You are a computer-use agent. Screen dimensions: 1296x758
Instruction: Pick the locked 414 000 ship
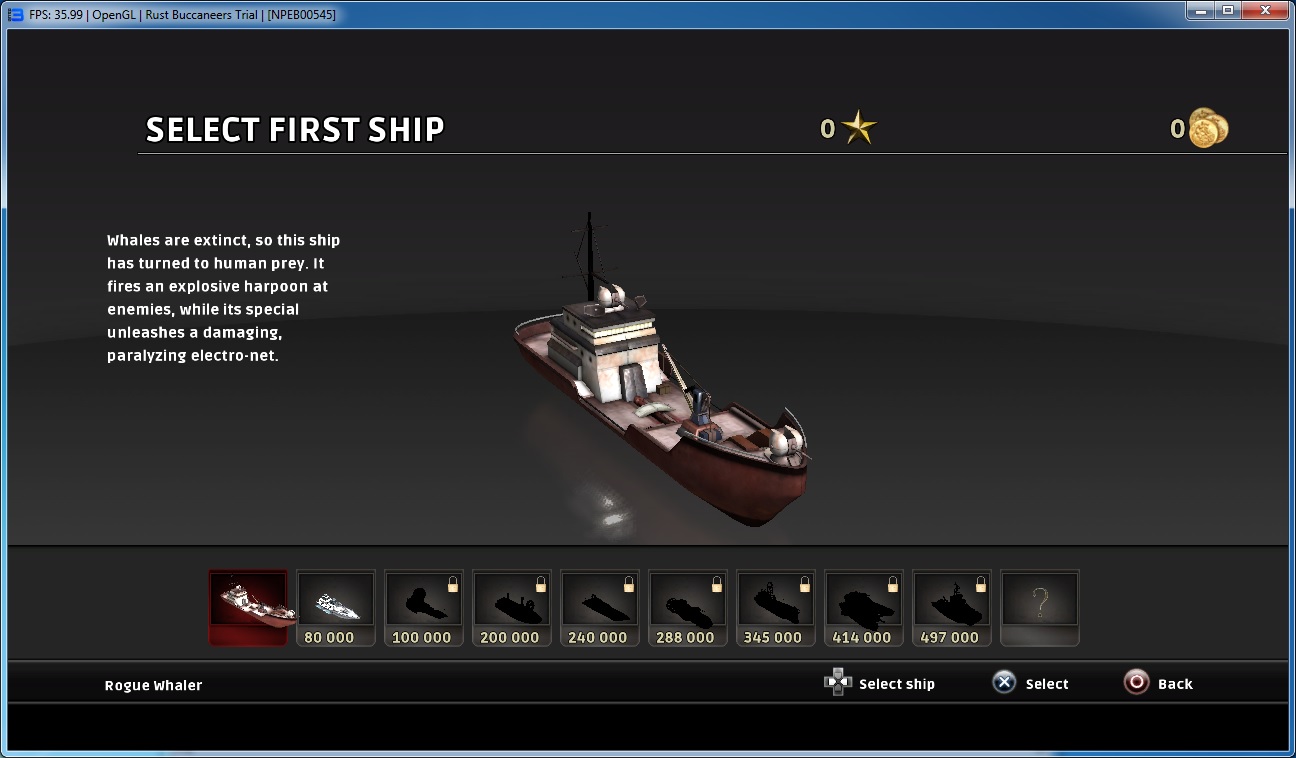[x=864, y=607]
